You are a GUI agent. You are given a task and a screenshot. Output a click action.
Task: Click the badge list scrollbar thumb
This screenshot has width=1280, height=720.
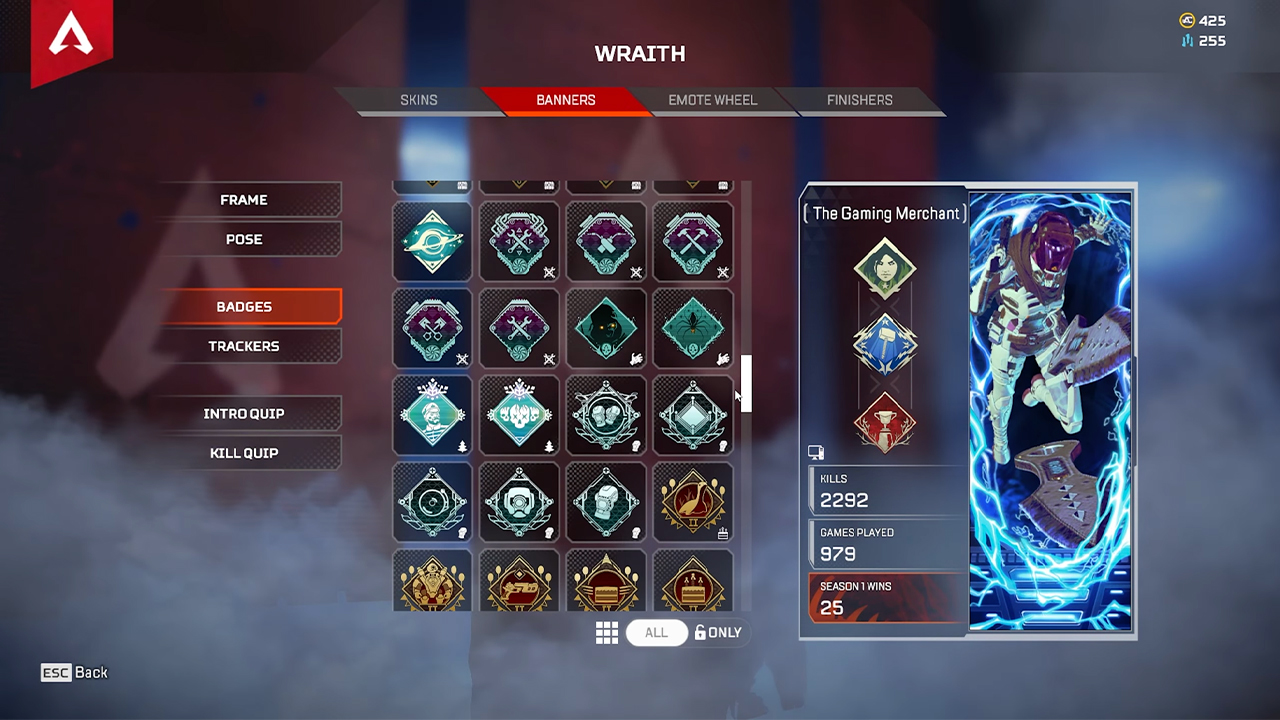(745, 385)
